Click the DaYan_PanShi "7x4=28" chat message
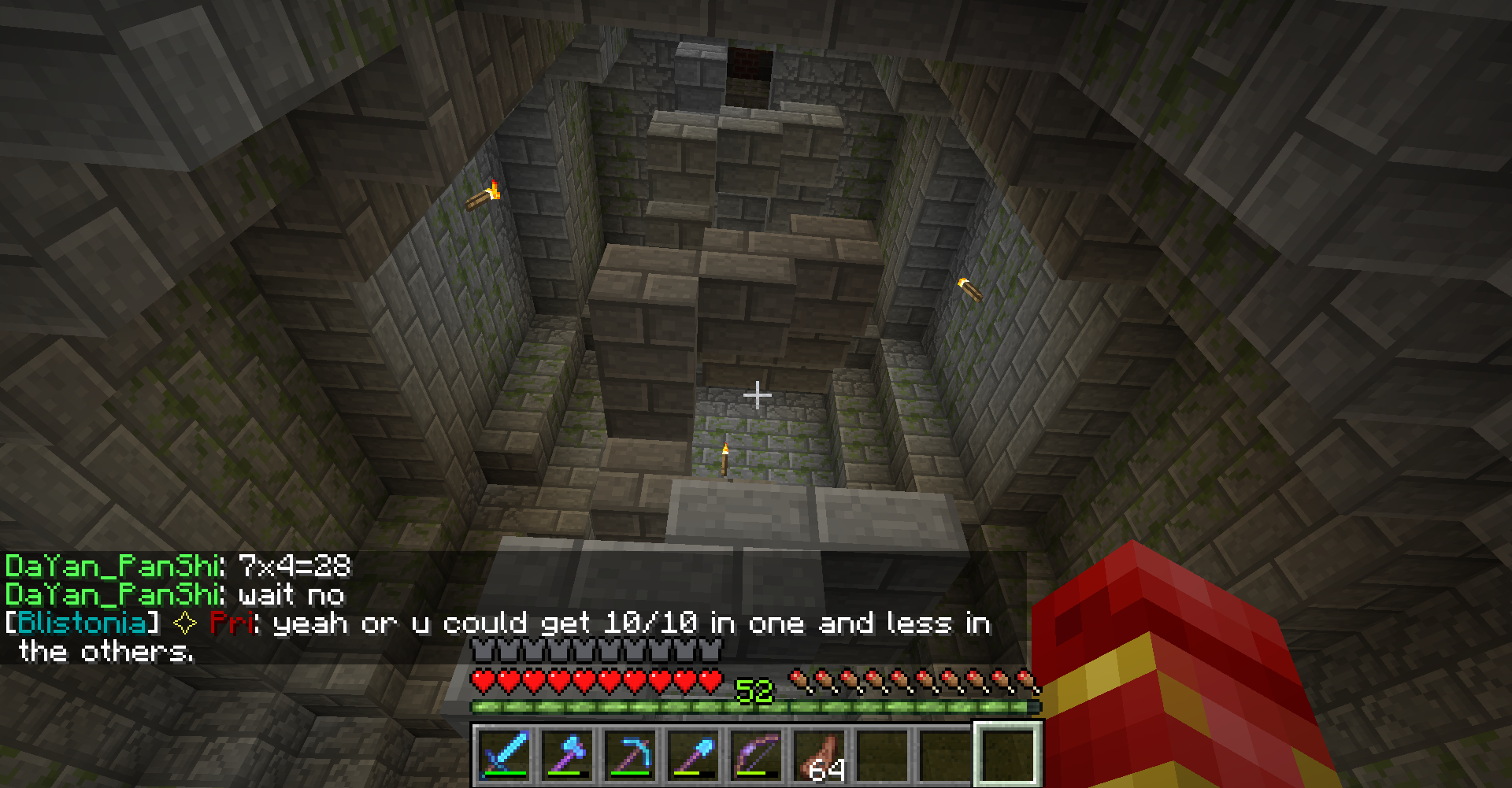Screen dimensions: 1512x788 pyautogui.click(x=178, y=566)
